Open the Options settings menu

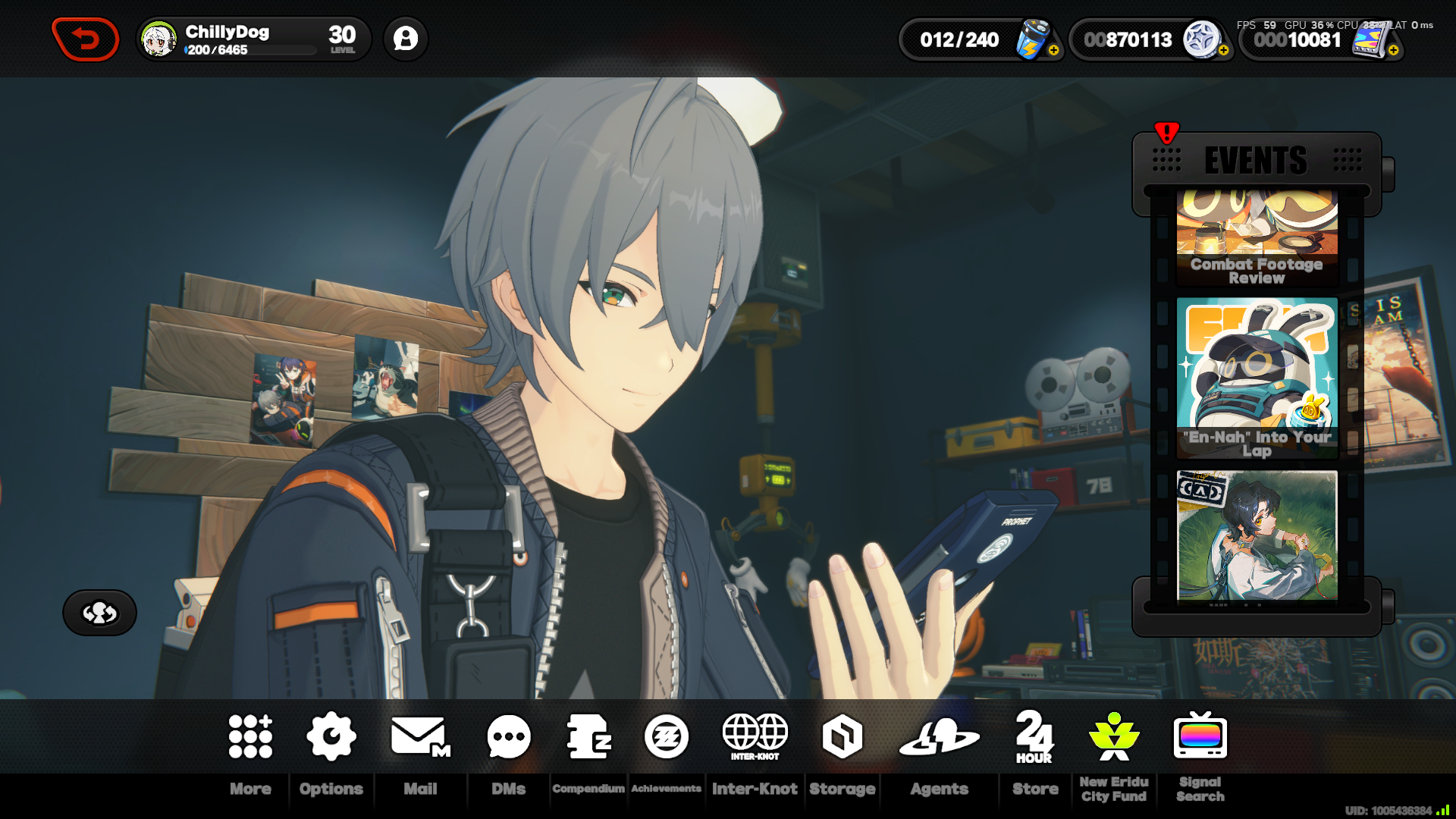[x=331, y=734]
